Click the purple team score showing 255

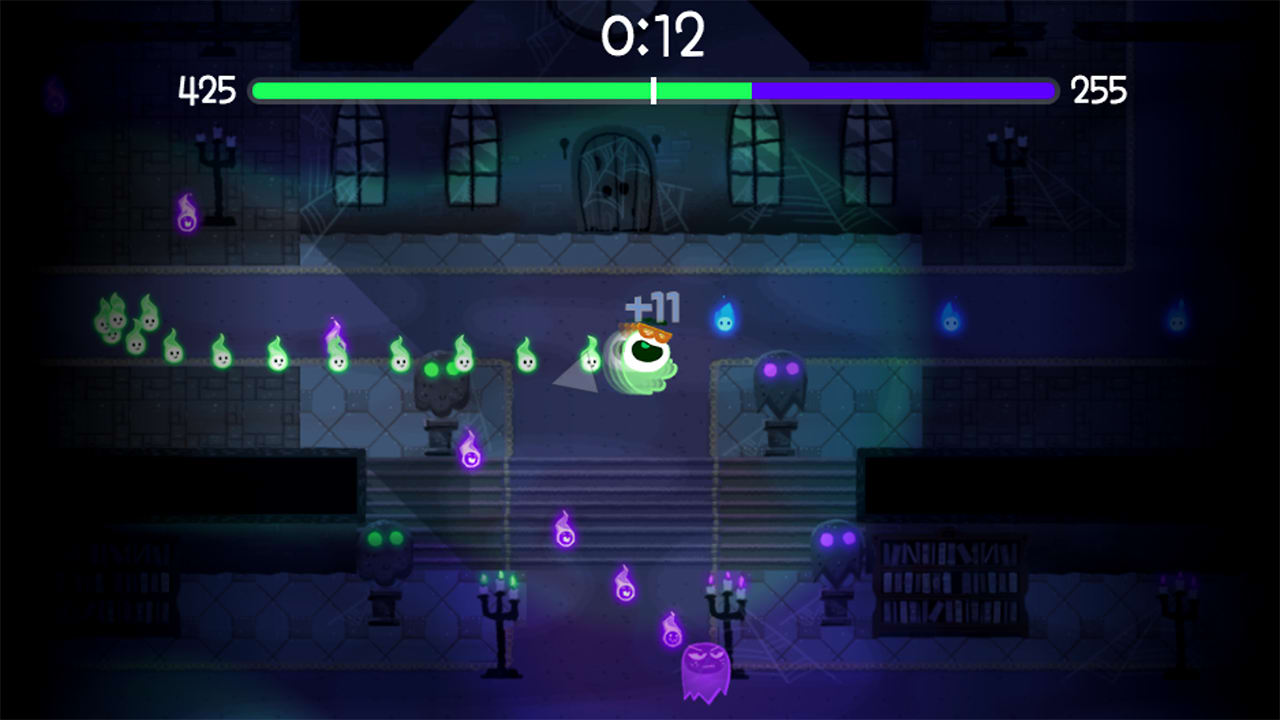[x=1101, y=90]
